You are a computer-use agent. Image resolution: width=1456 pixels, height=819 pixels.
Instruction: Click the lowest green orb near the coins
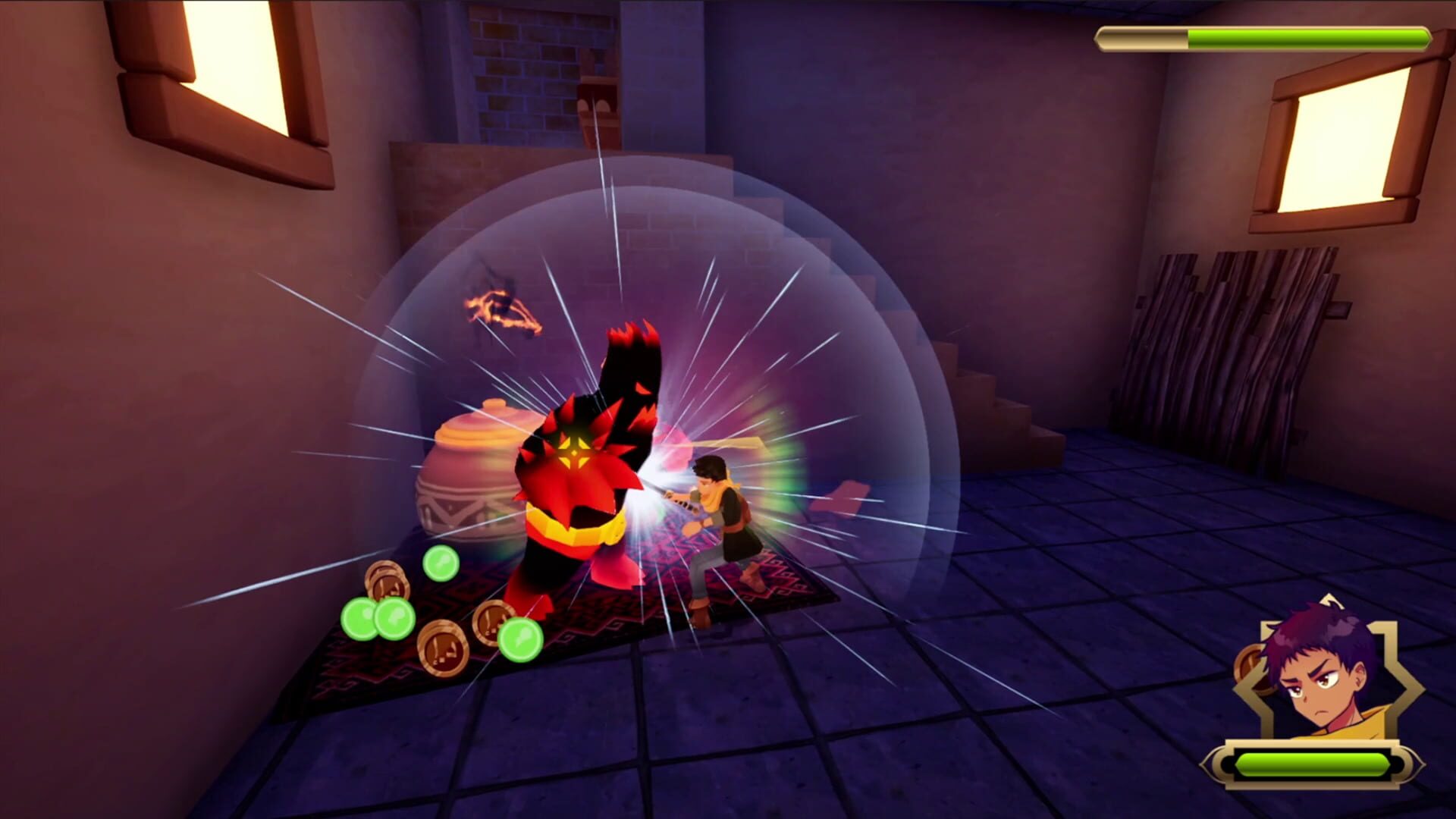[520, 639]
